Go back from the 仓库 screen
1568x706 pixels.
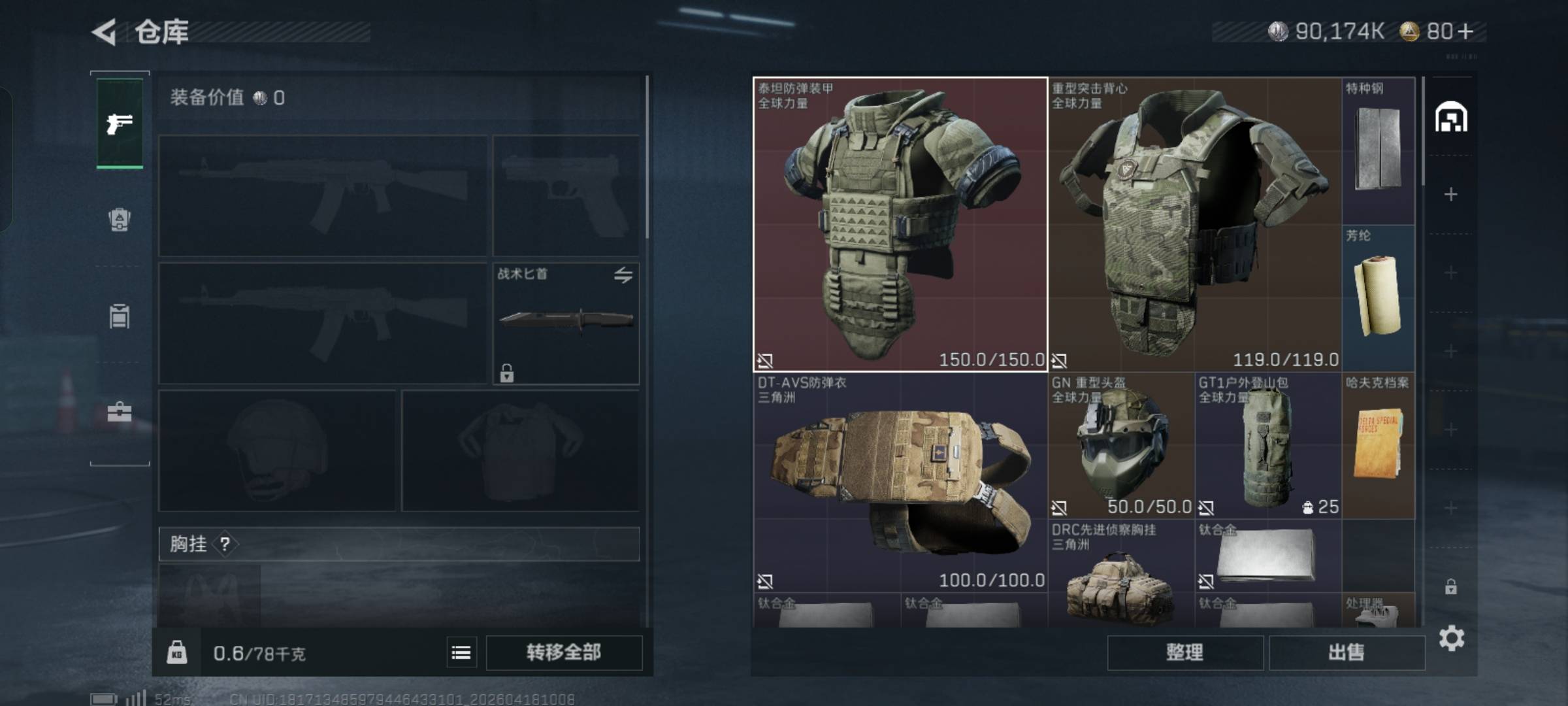pos(105,31)
